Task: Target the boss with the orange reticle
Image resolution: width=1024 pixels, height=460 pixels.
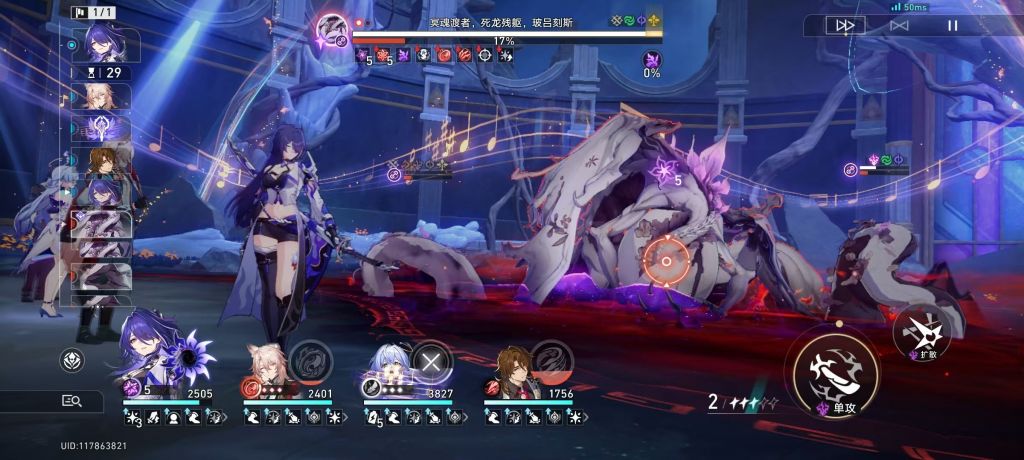Action: tap(665, 262)
